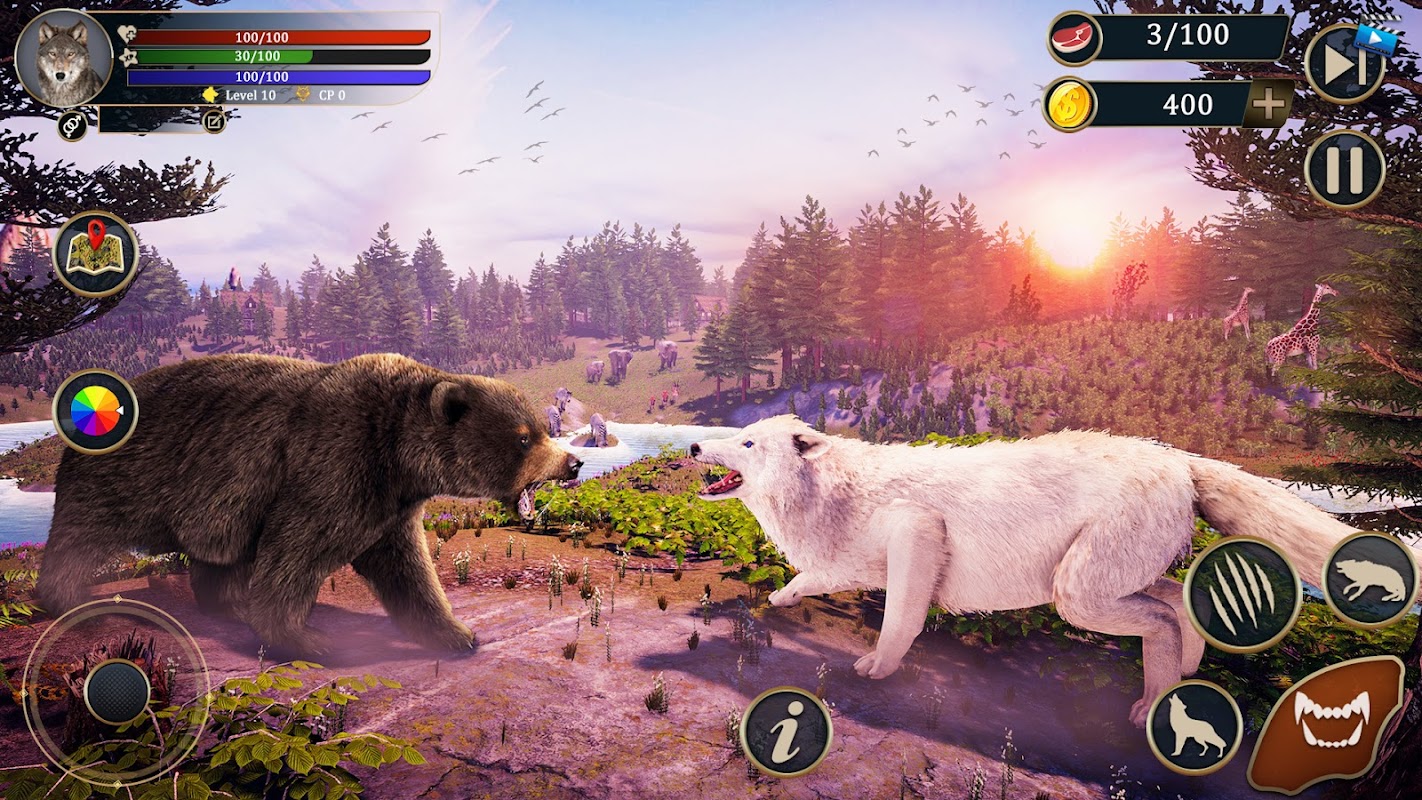
Task: Open the map with the location pin
Action: pyautogui.click(x=95, y=254)
